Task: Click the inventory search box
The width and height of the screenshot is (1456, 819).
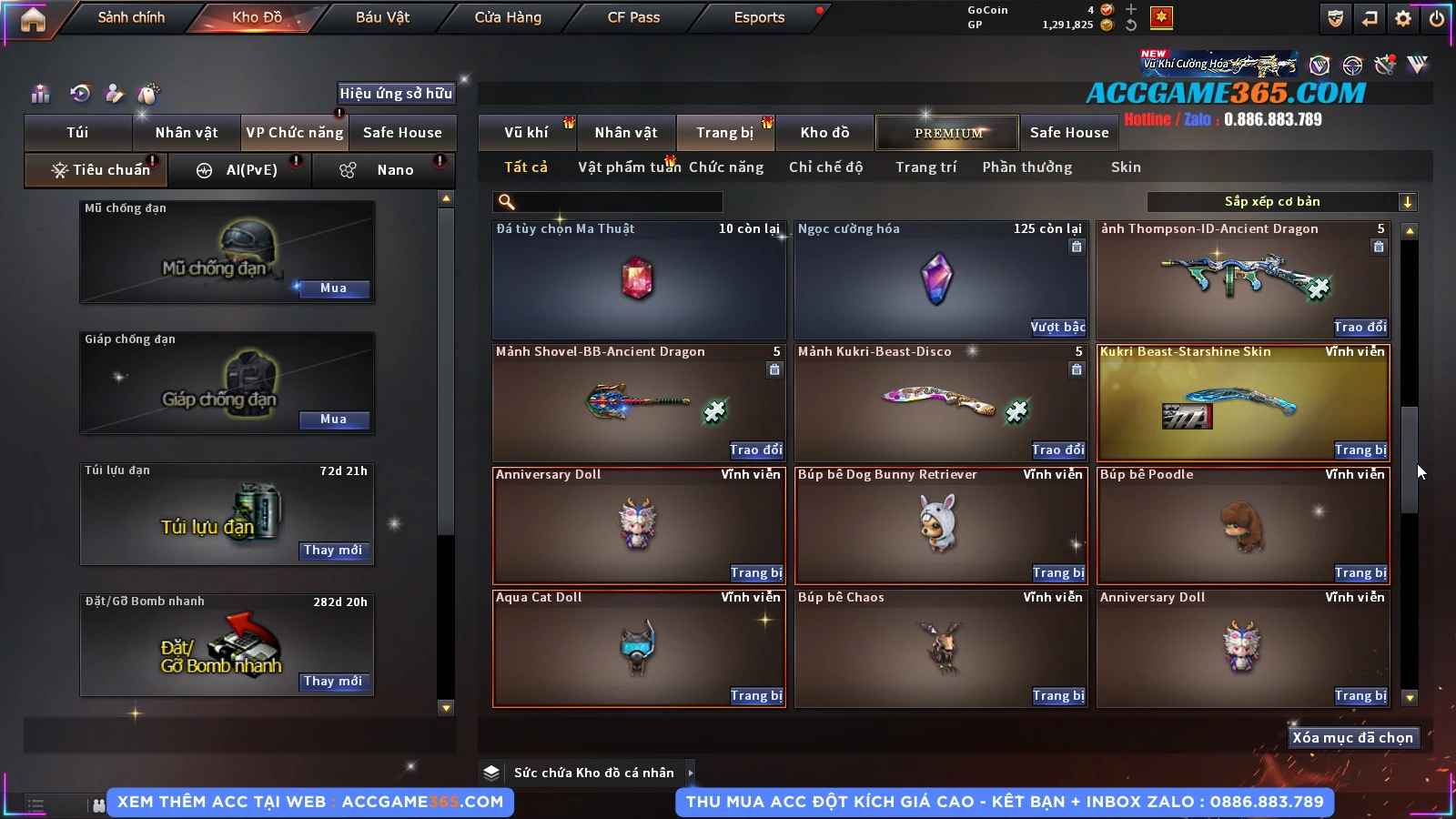Action: (x=610, y=202)
